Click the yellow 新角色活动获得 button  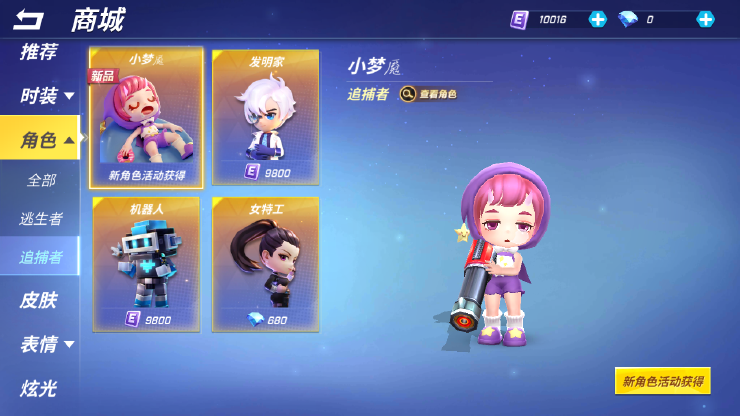(x=662, y=381)
